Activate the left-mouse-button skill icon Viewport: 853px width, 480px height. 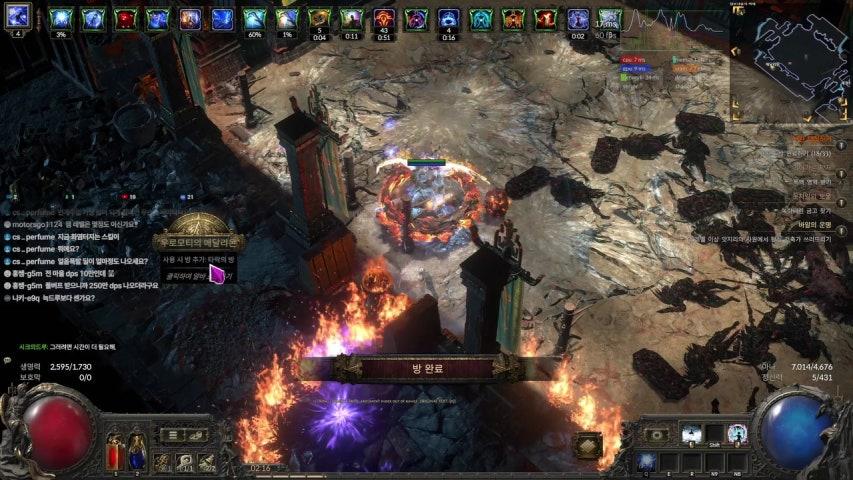pyautogui.click(x=690, y=434)
